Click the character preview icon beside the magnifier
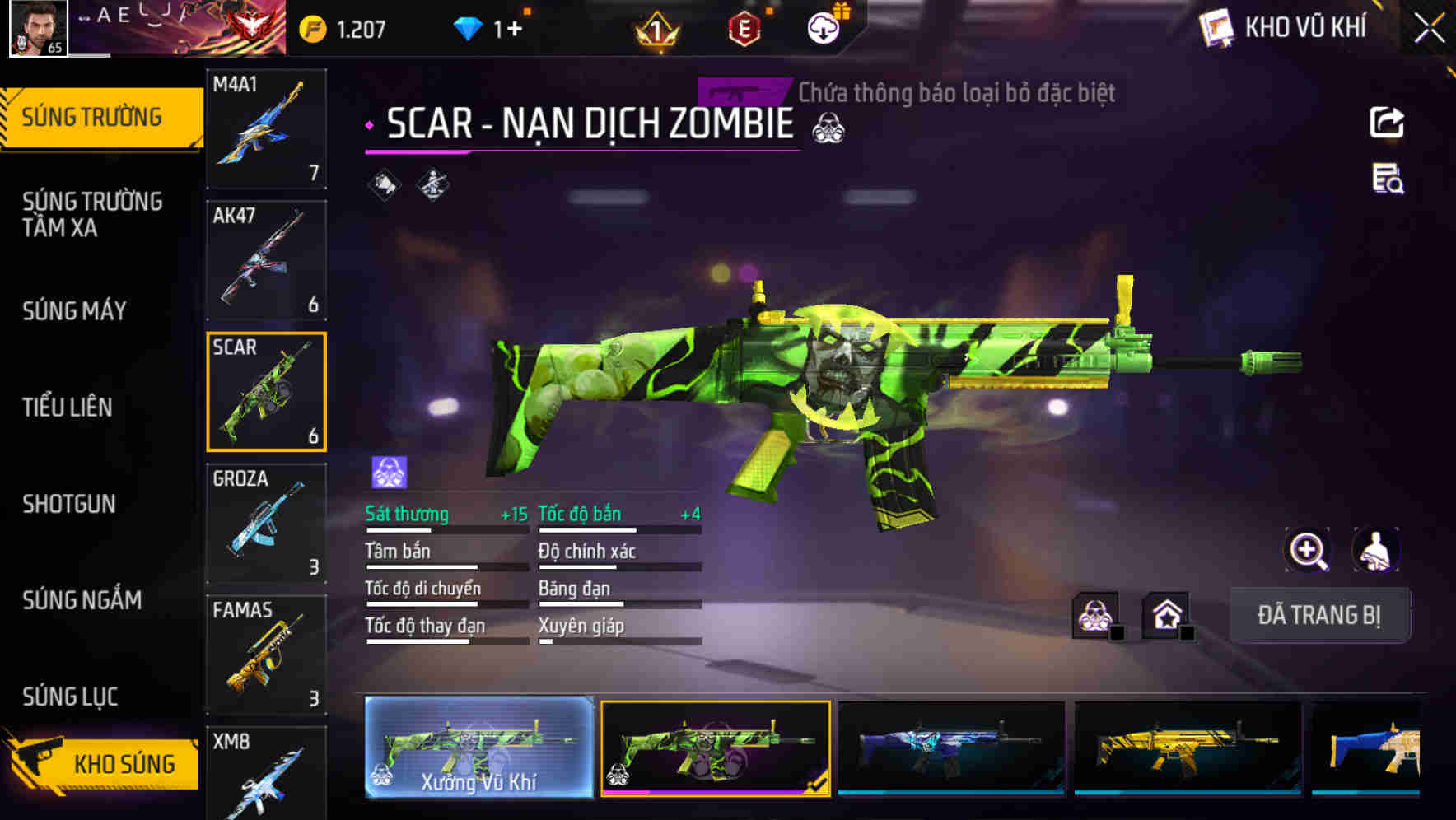The width and height of the screenshot is (1456, 820). point(1376,550)
